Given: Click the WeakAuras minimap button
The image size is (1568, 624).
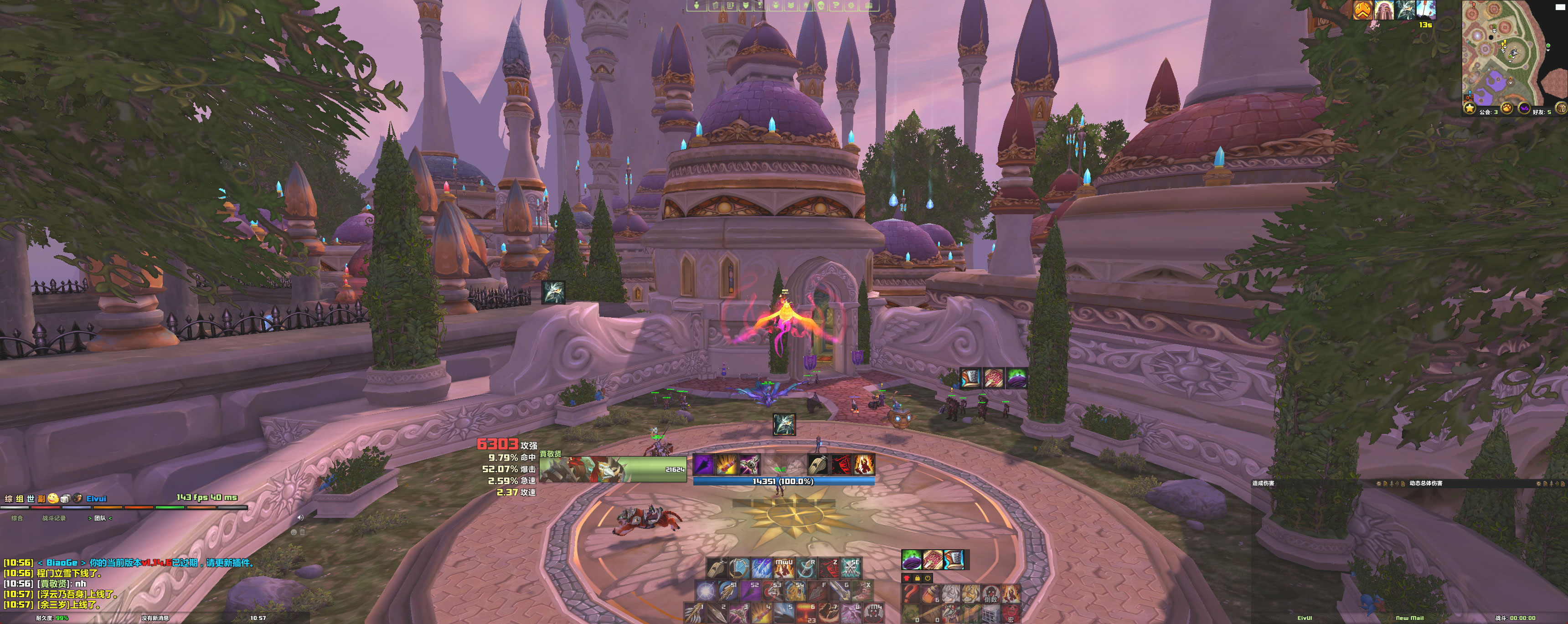Looking at the screenshot, I should tap(1524, 108).
